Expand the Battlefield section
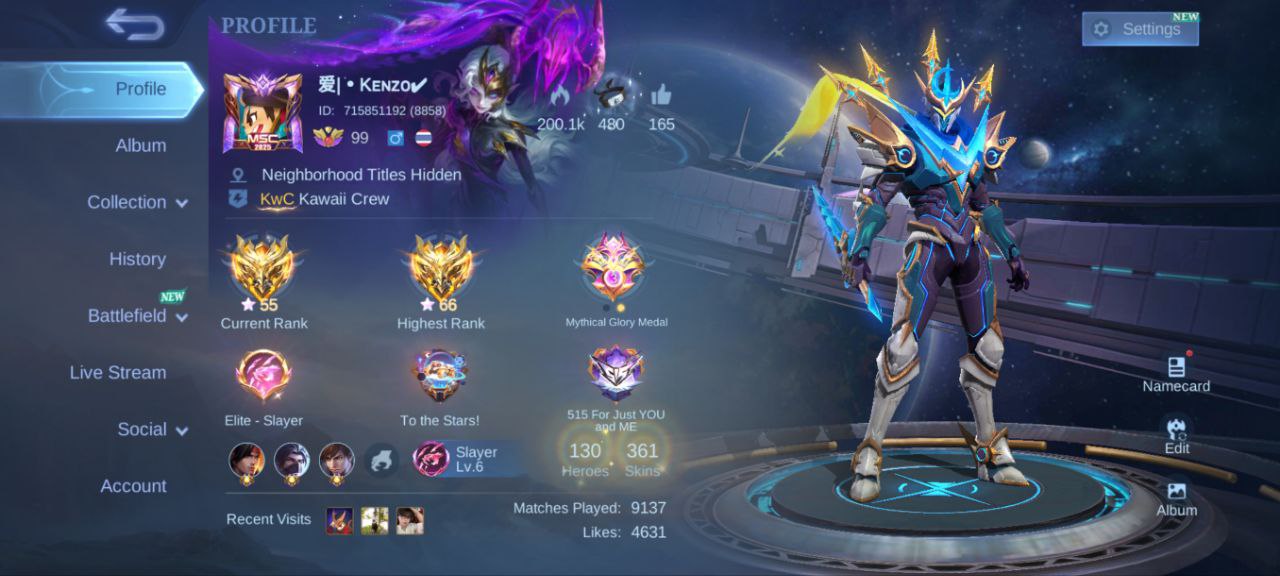The image size is (1280, 576). pyautogui.click(x=137, y=316)
